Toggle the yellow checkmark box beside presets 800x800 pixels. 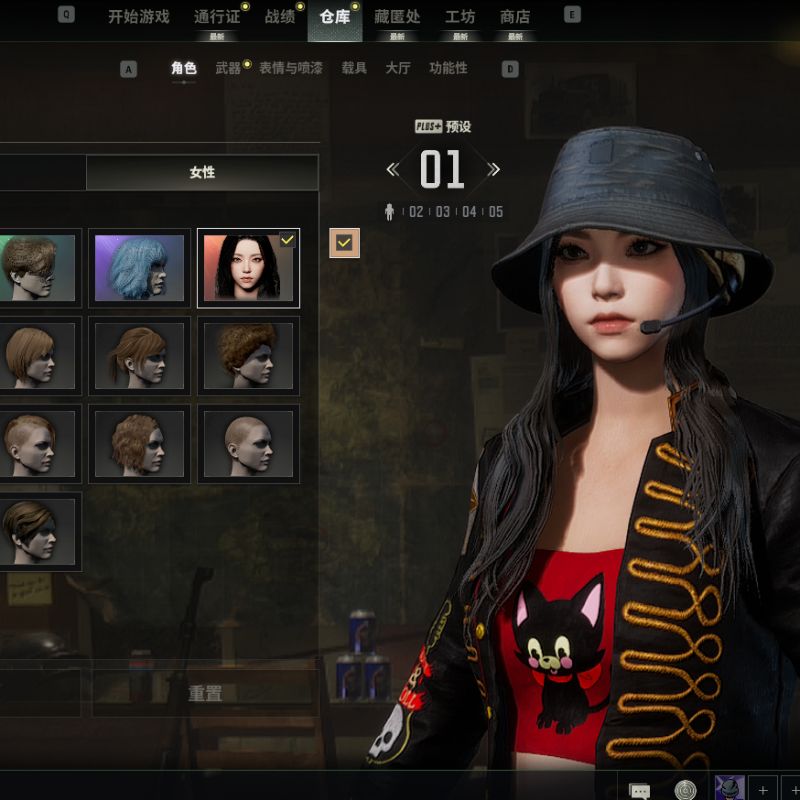pyautogui.click(x=344, y=242)
